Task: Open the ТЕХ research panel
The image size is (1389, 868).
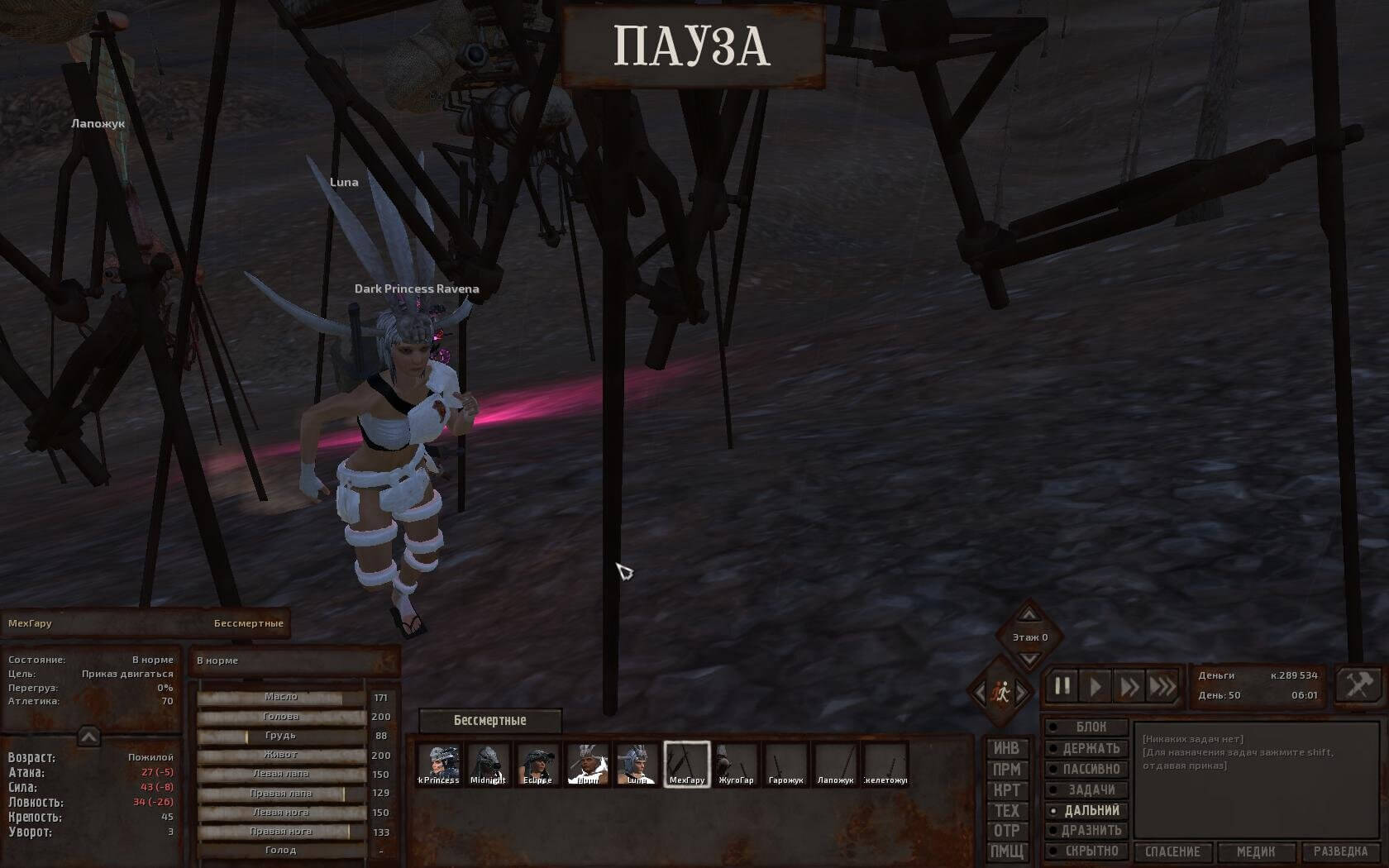Action: 1006,811
